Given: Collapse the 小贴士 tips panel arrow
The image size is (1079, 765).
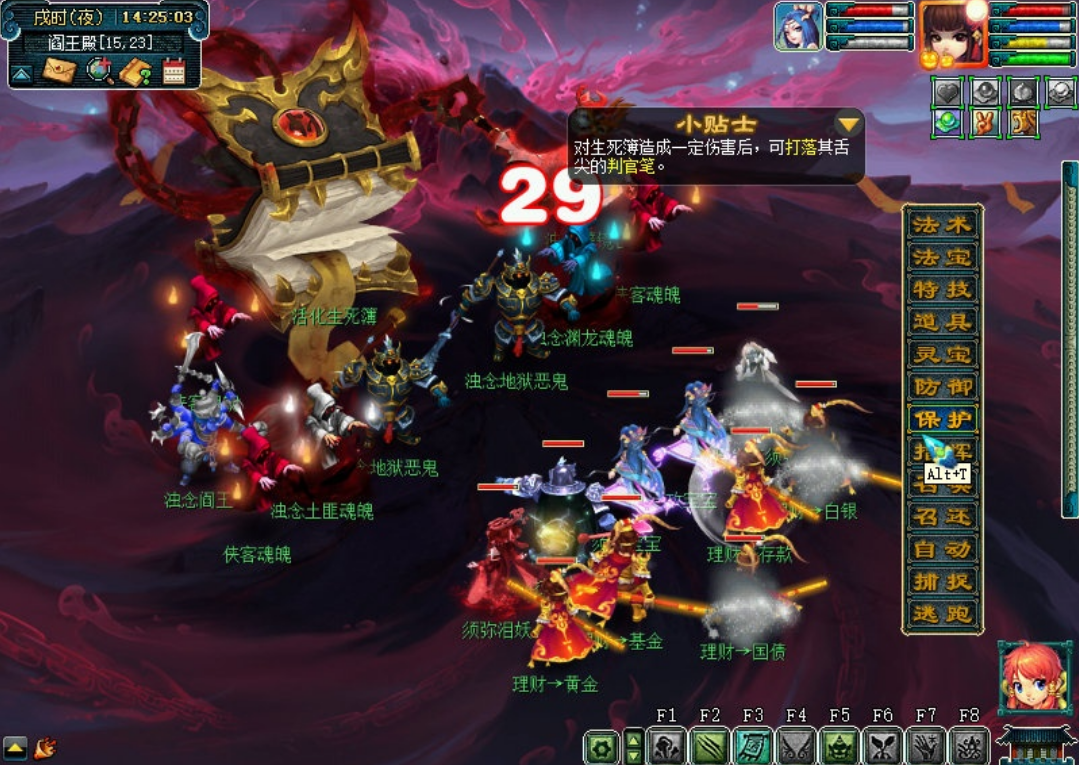Looking at the screenshot, I should 849,124.
